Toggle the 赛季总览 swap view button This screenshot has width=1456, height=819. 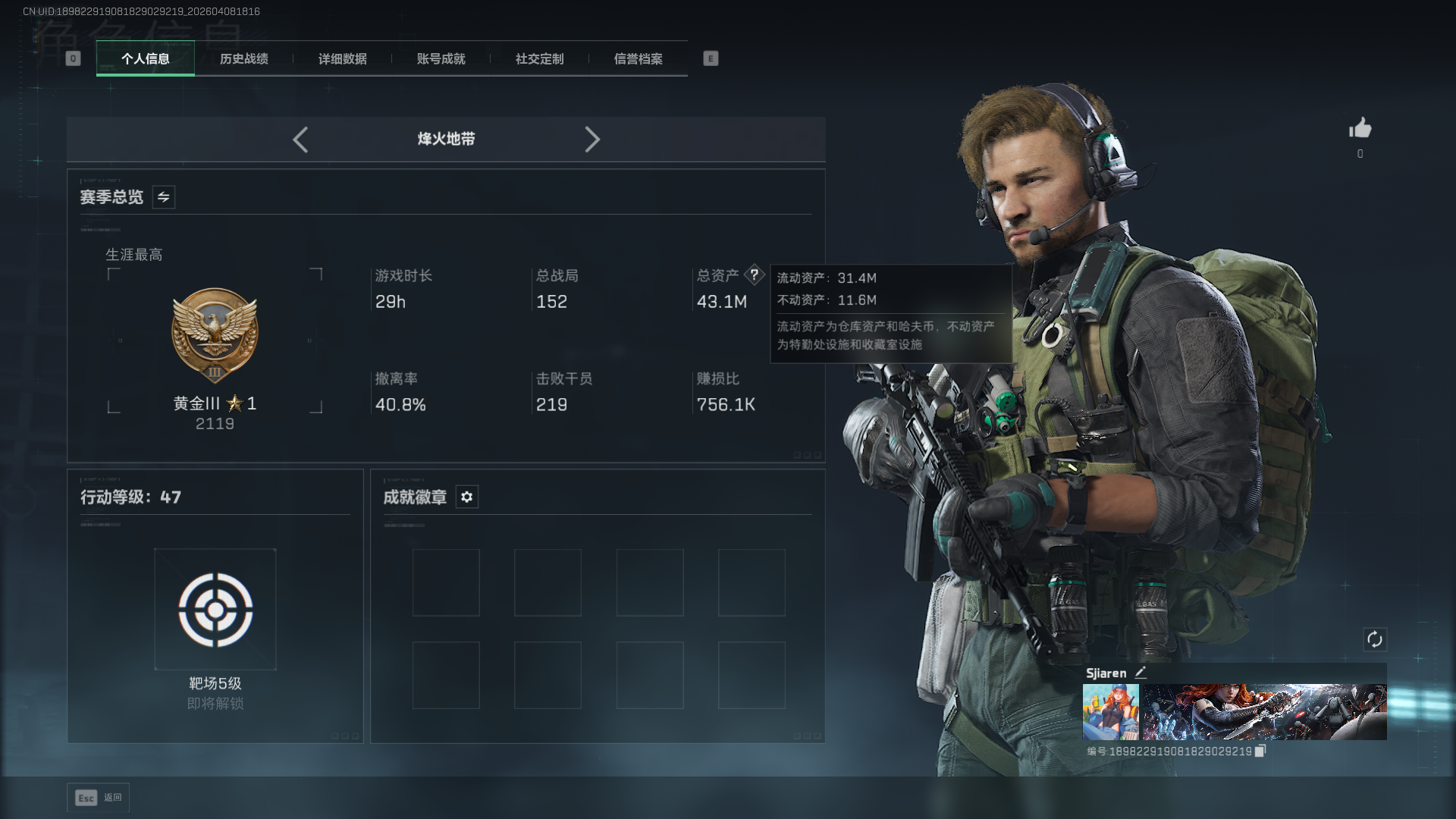click(164, 197)
